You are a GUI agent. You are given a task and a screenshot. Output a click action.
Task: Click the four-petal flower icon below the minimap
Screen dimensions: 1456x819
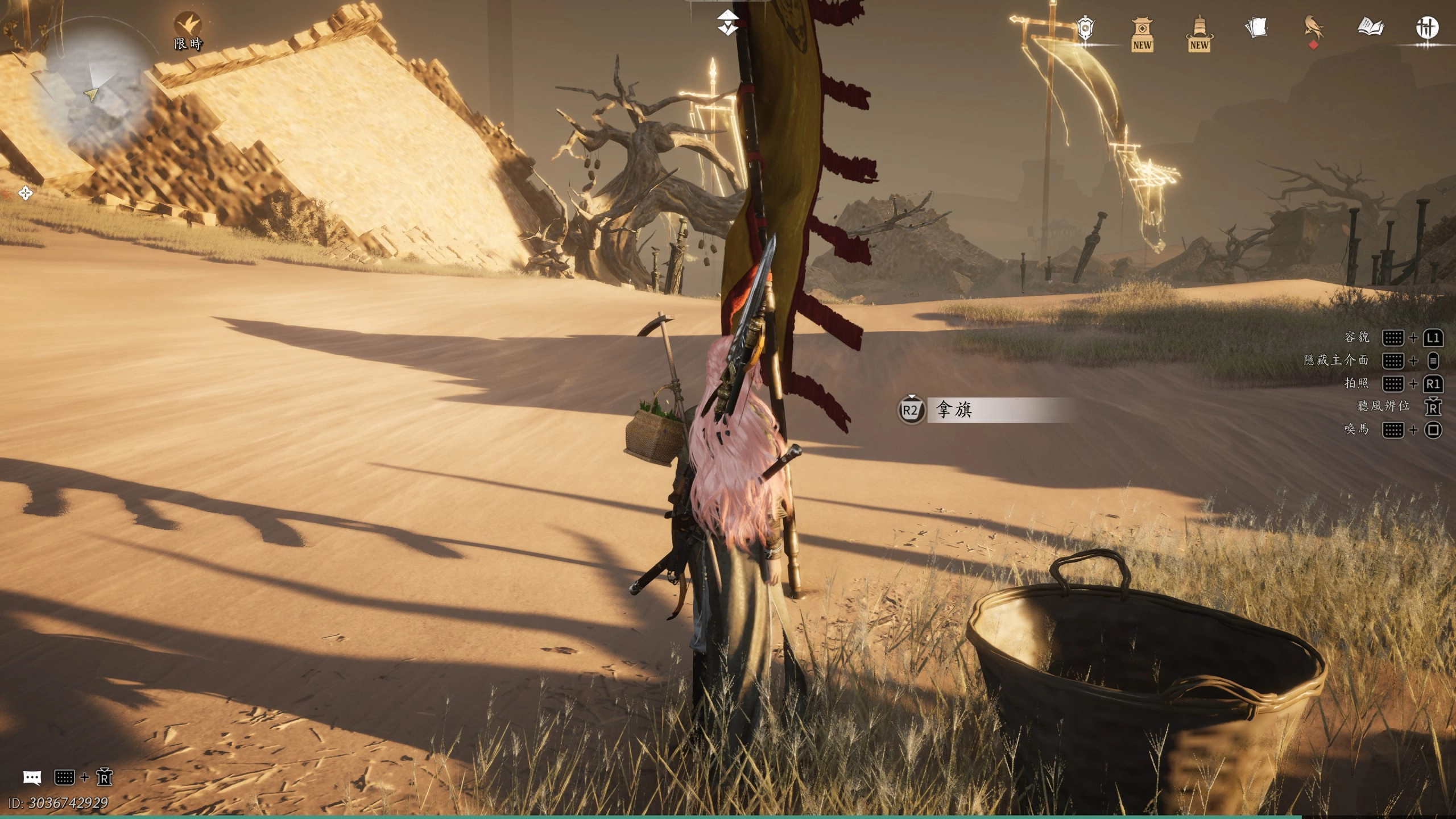coord(26,193)
